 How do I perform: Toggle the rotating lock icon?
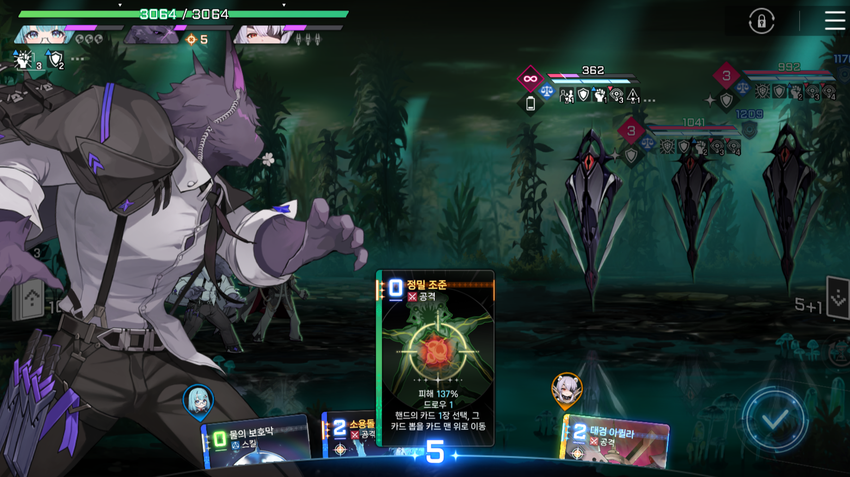(x=761, y=21)
